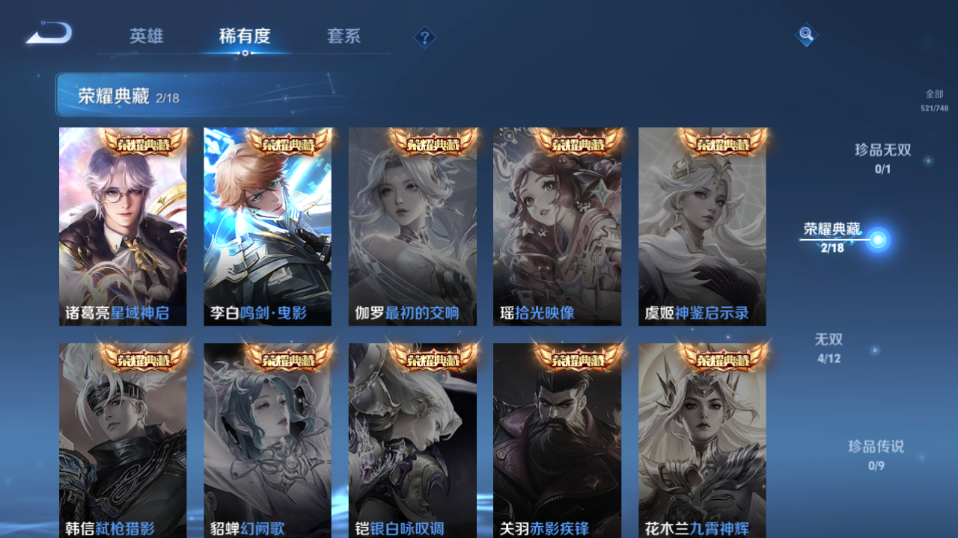The width and height of the screenshot is (958, 538).
Task: Select 诸葛亮 星域神启 skin card
Action: point(123,226)
